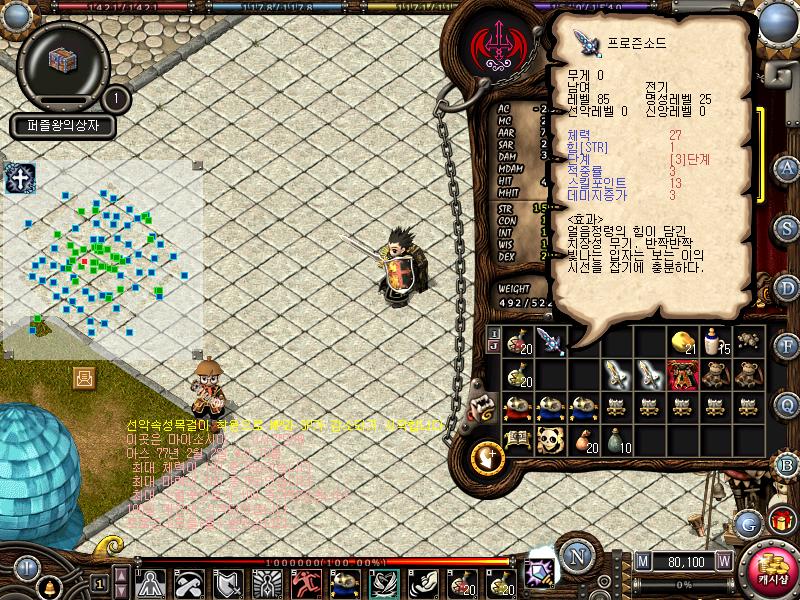The width and height of the screenshot is (800, 600).
Task: Toggle the cross buff icon above minimap
Action: [x=19, y=179]
